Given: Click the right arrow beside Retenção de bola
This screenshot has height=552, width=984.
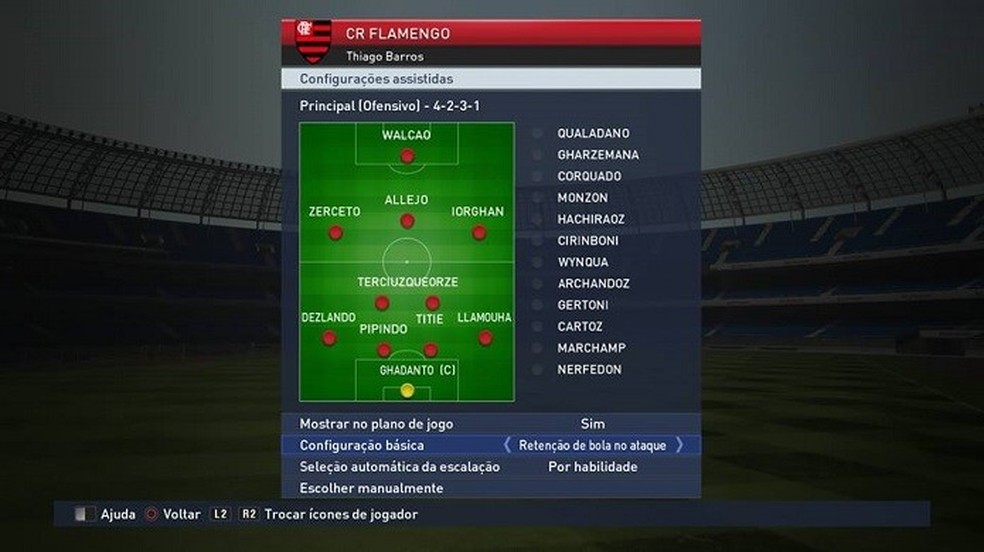Looking at the screenshot, I should point(680,445).
